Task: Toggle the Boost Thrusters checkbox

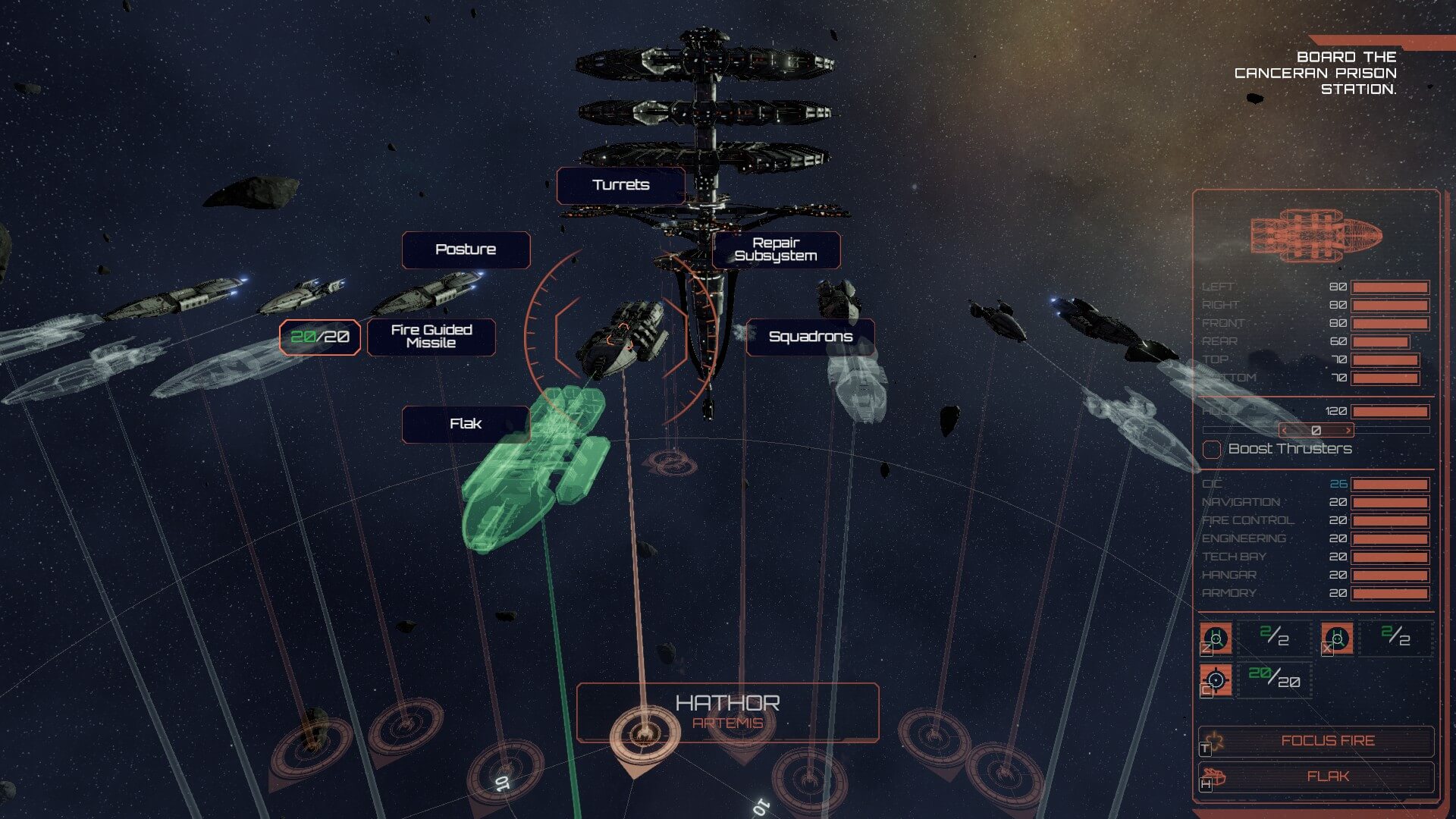Action: click(x=1212, y=450)
